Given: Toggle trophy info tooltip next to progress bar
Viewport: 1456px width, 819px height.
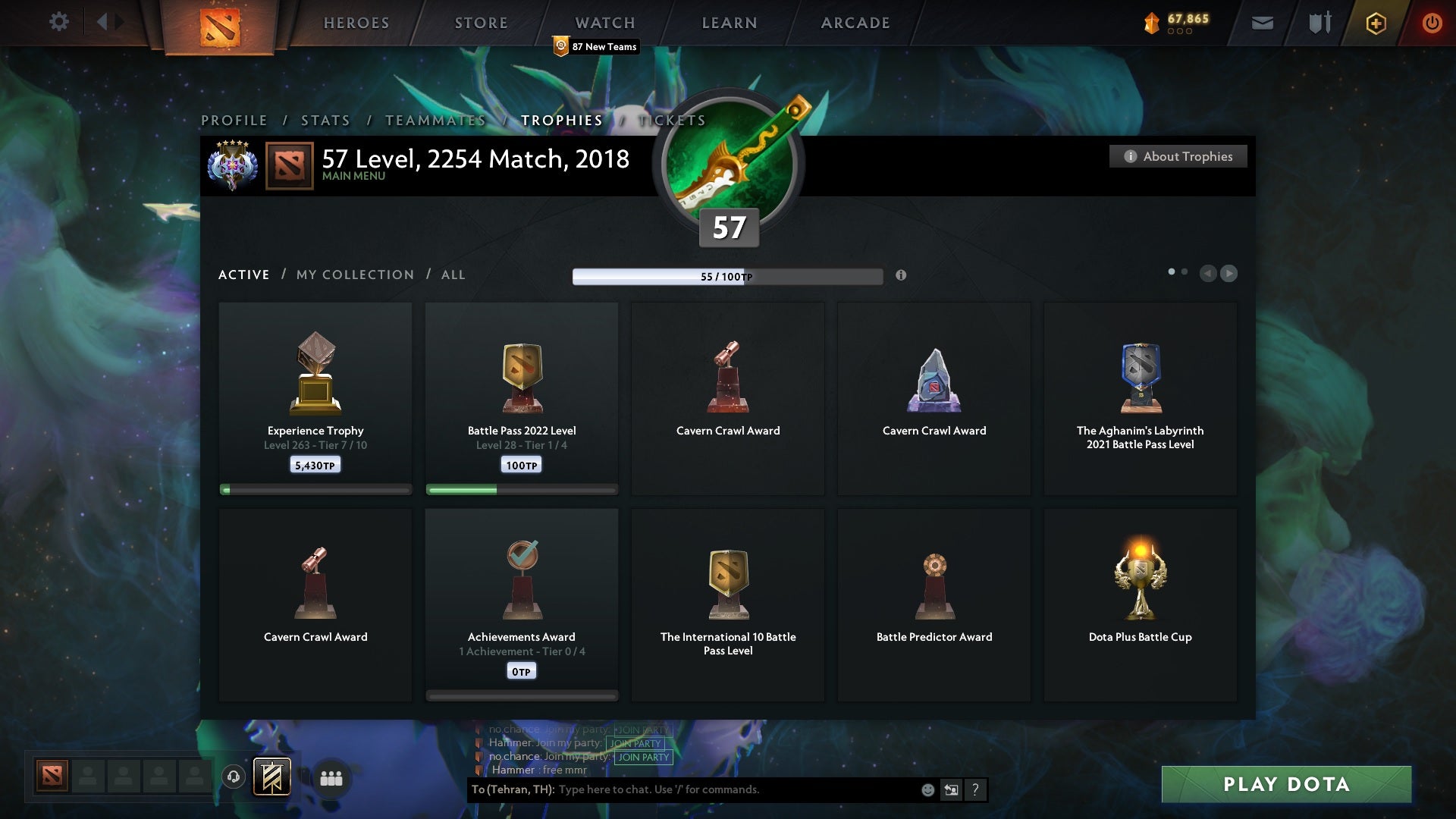Looking at the screenshot, I should [902, 276].
